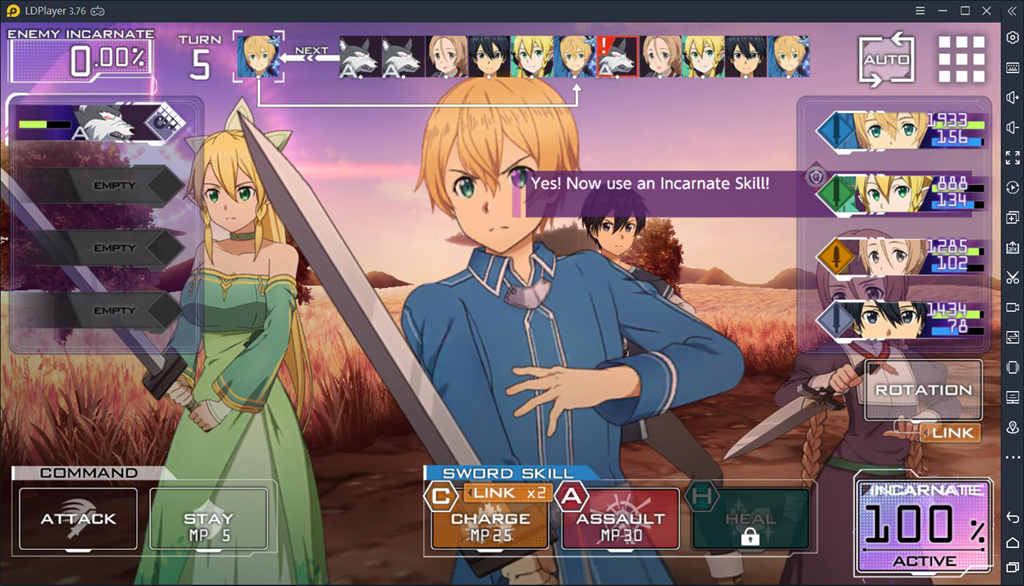Viewport: 1024px width, 586px height.
Task: Click the locked Heal skill
Action: click(750, 520)
